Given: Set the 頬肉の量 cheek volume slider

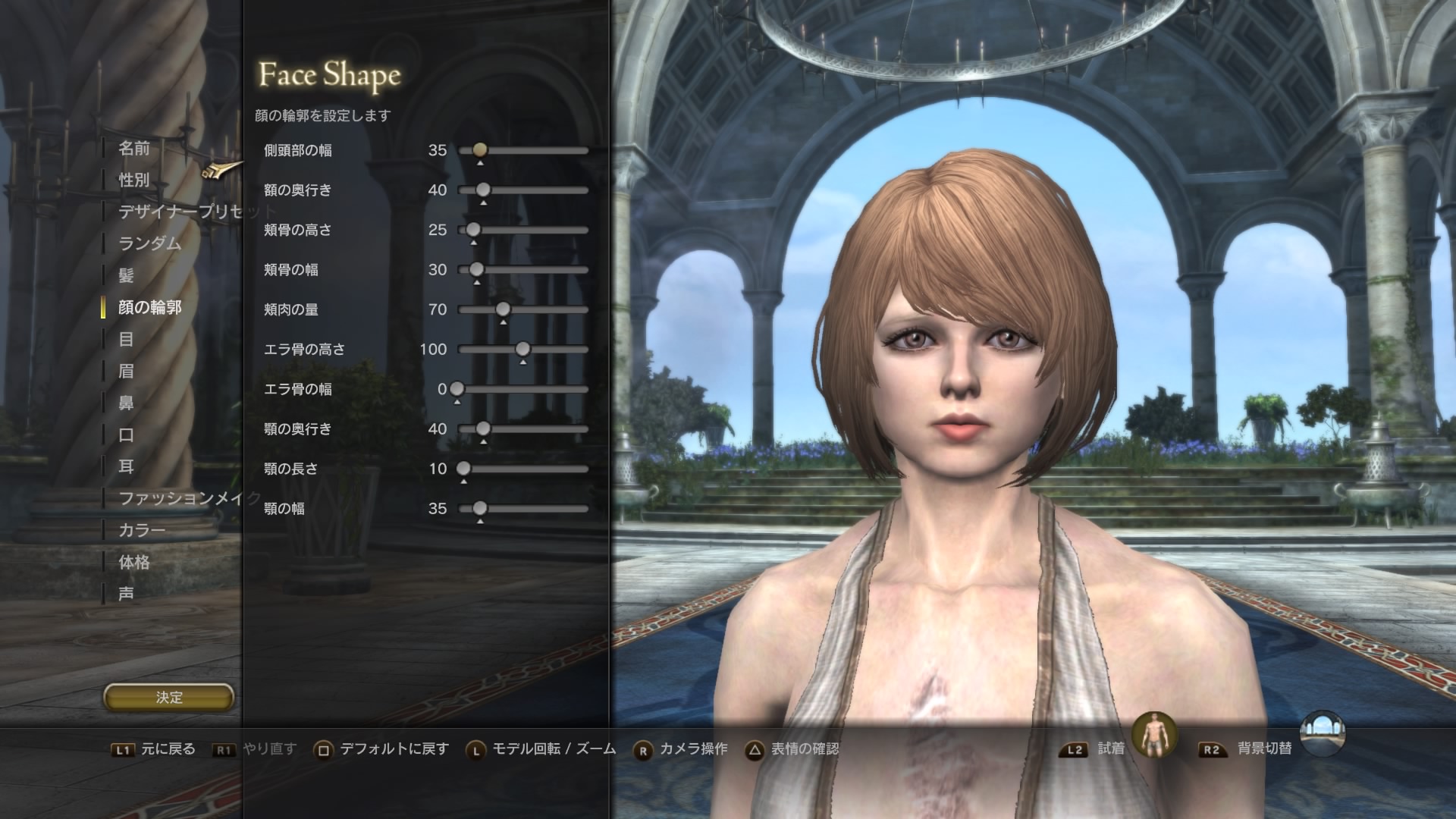Looking at the screenshot, I should point(503,309).
